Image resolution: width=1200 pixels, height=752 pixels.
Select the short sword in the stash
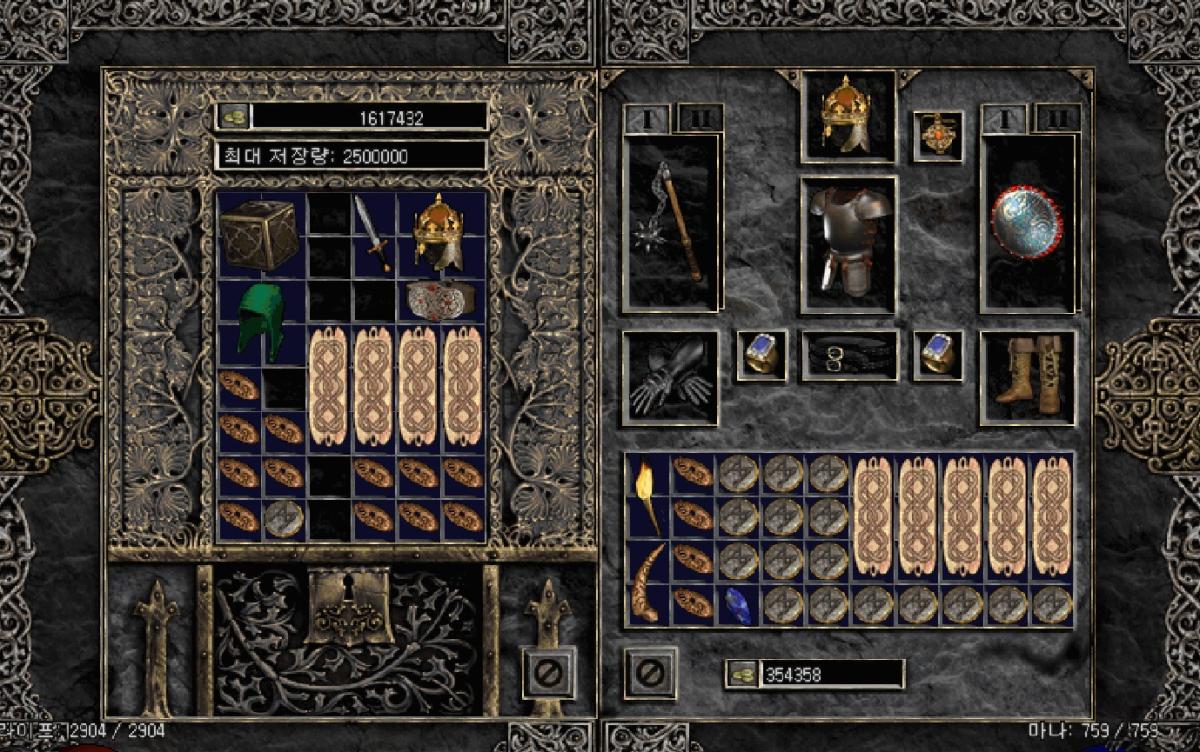pyautogui.click(x=372, y=232)
